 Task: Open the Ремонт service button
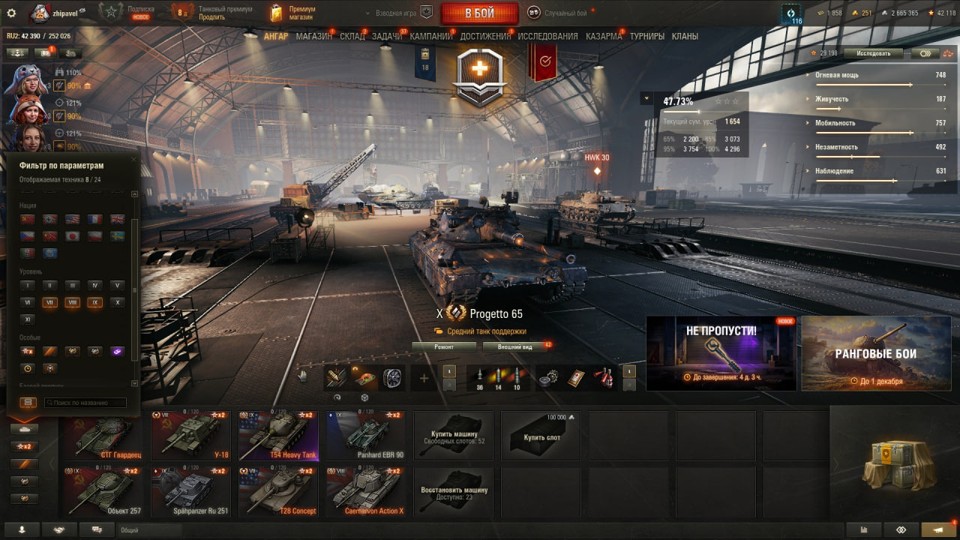click(x=444, y=347)
